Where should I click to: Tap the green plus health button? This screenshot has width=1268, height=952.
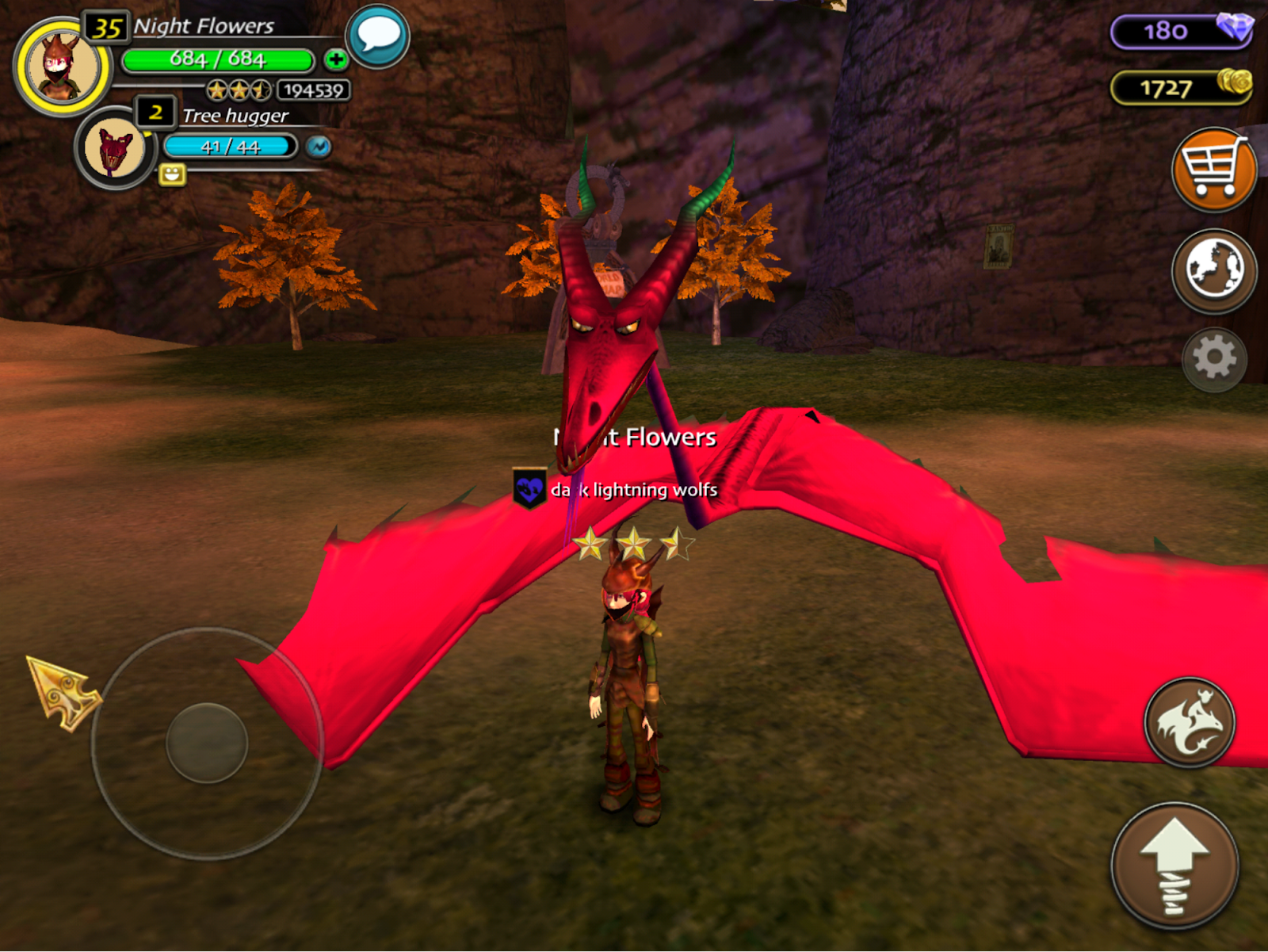click(335, 59)
